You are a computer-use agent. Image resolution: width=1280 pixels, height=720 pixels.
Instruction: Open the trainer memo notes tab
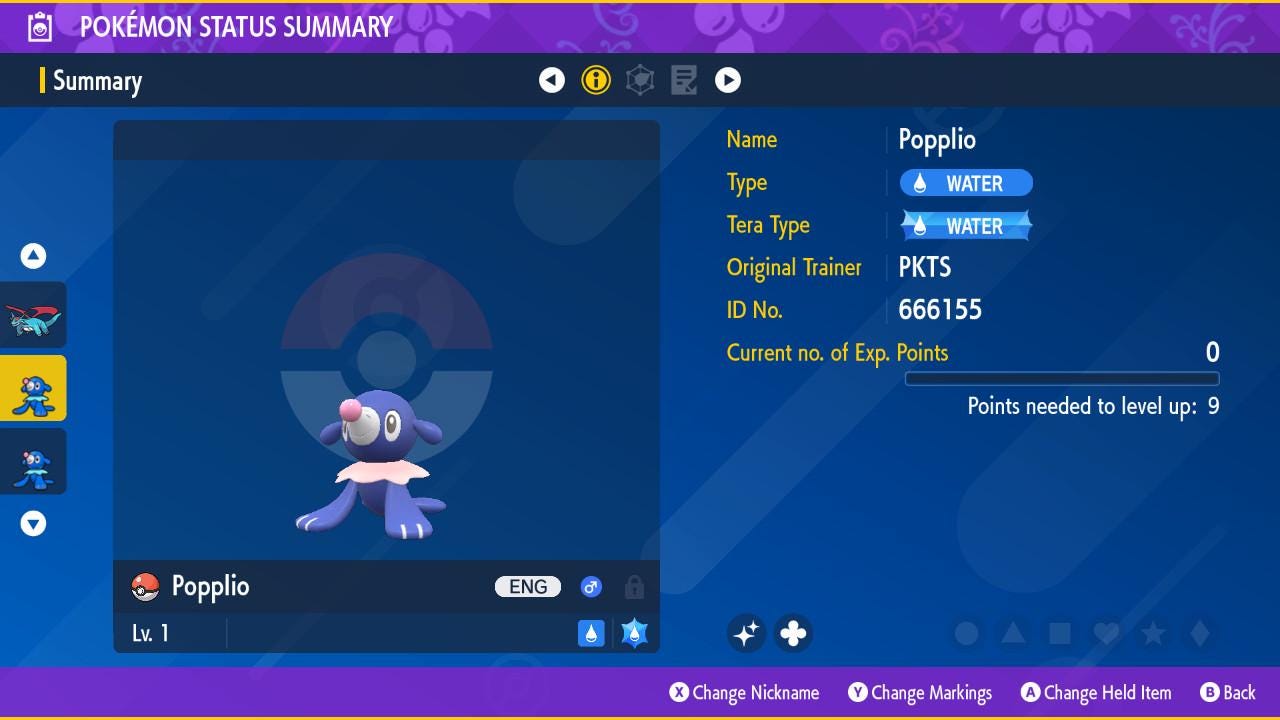(x=684, y=80)
